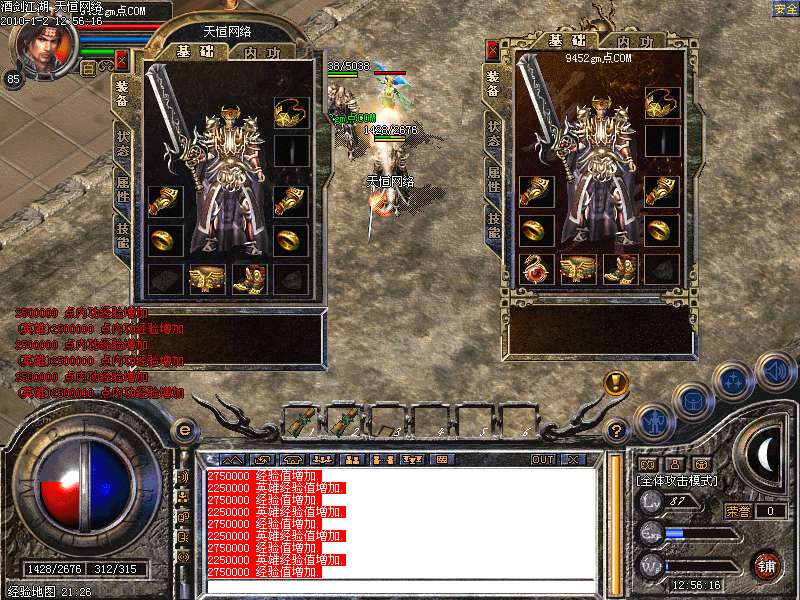The height and width of the screenshot is (600, 800).
Task: Select the necklace slot in right panel
Action: (x=661, y=101)
